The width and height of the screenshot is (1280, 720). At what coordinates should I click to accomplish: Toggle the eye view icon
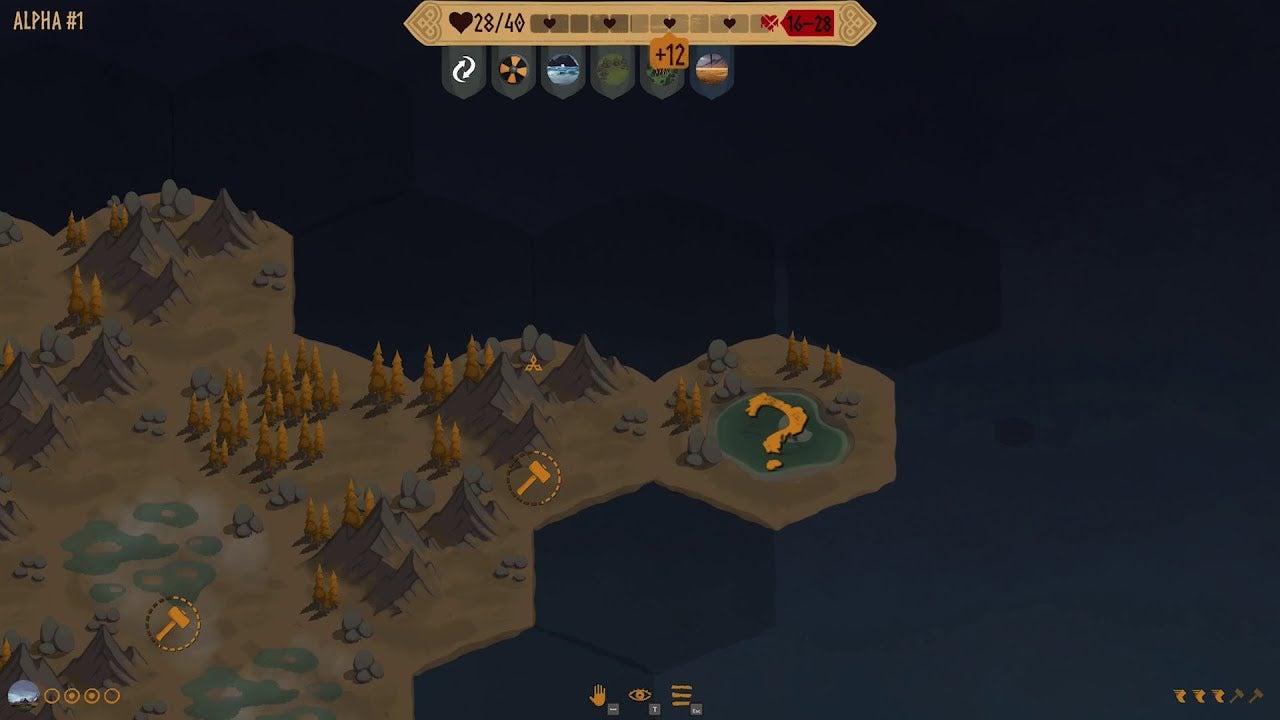pyautogui.click(x=640, y=695)
